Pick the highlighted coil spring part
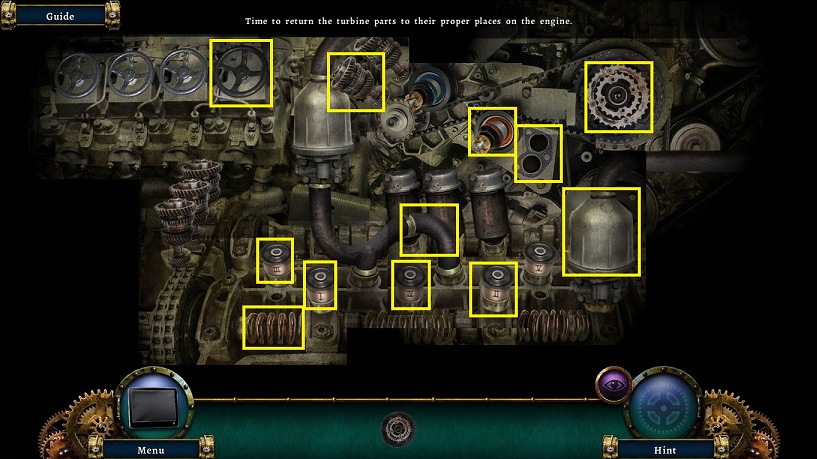Screen dimensions: 817x459 pyautogui.click(x=273, y=327)
